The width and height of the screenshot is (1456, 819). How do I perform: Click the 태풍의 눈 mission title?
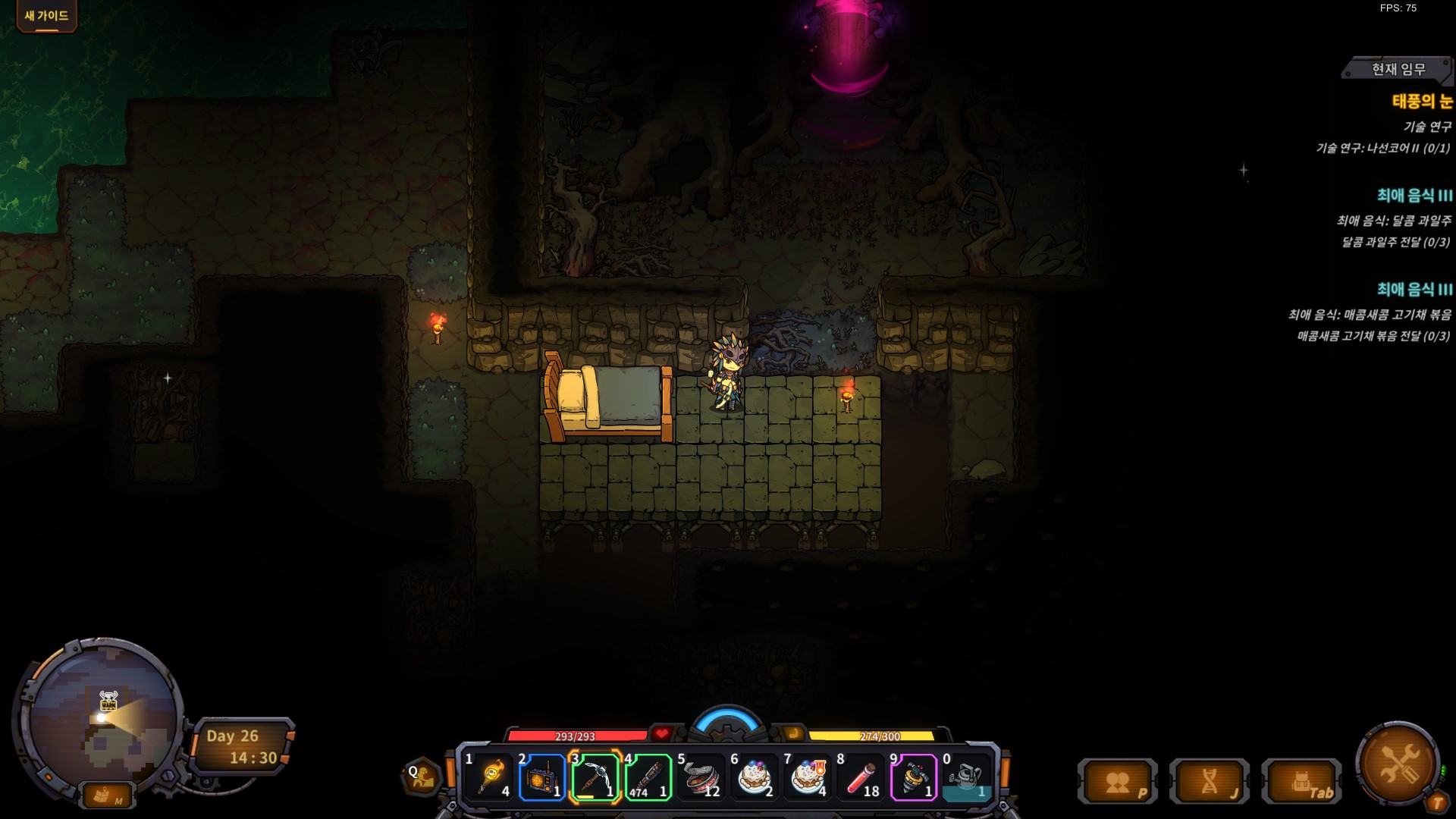pos(1422,101)
